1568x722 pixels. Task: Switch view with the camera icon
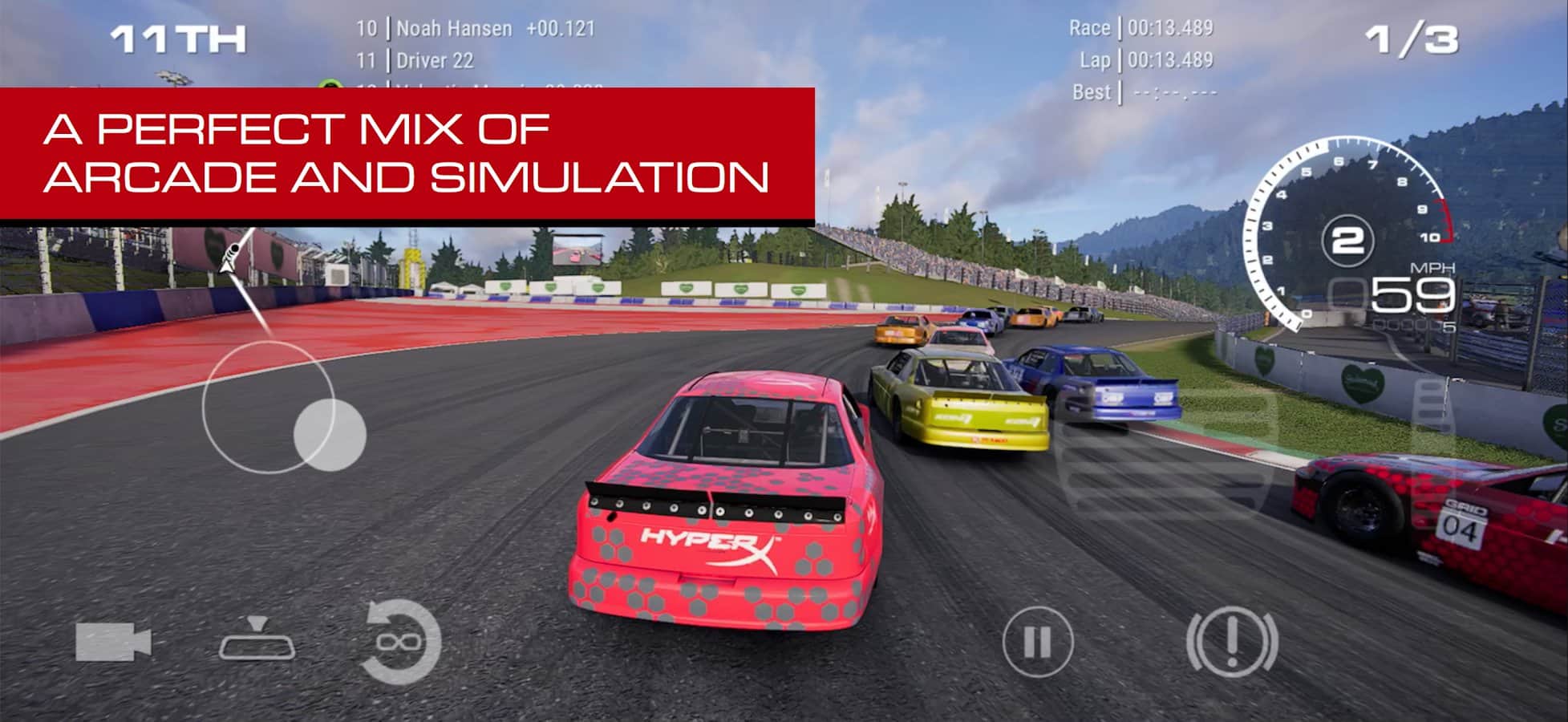click(x=113, y=642)
